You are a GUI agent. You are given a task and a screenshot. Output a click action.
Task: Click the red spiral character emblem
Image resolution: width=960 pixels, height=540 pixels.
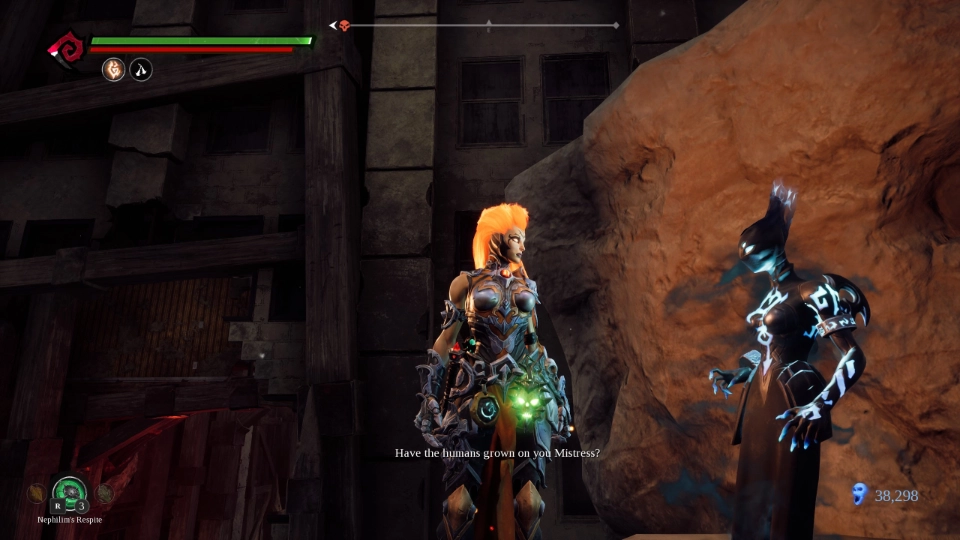[x=68, y=48]
